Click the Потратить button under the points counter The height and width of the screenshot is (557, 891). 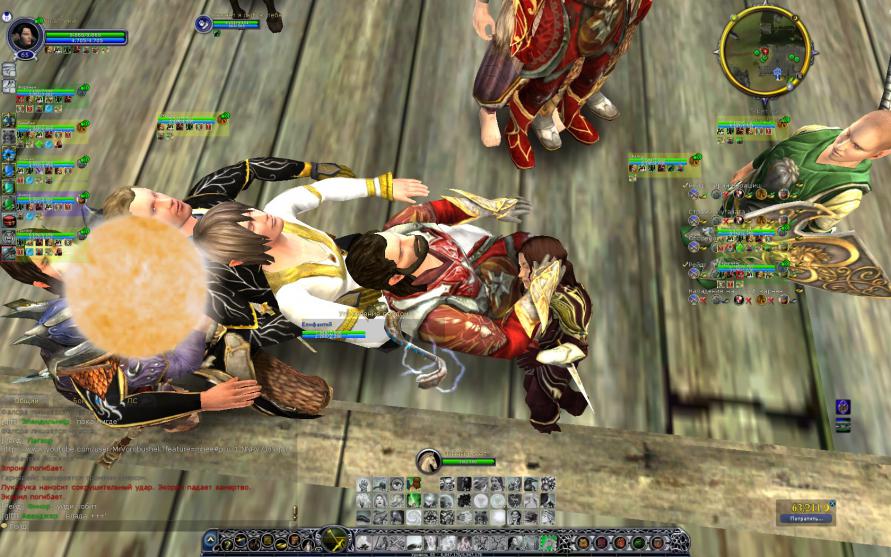807,520
